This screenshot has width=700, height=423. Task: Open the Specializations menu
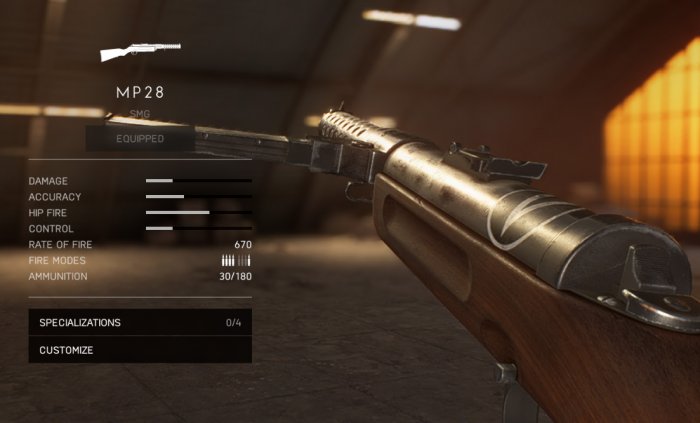tap(140, 323)
